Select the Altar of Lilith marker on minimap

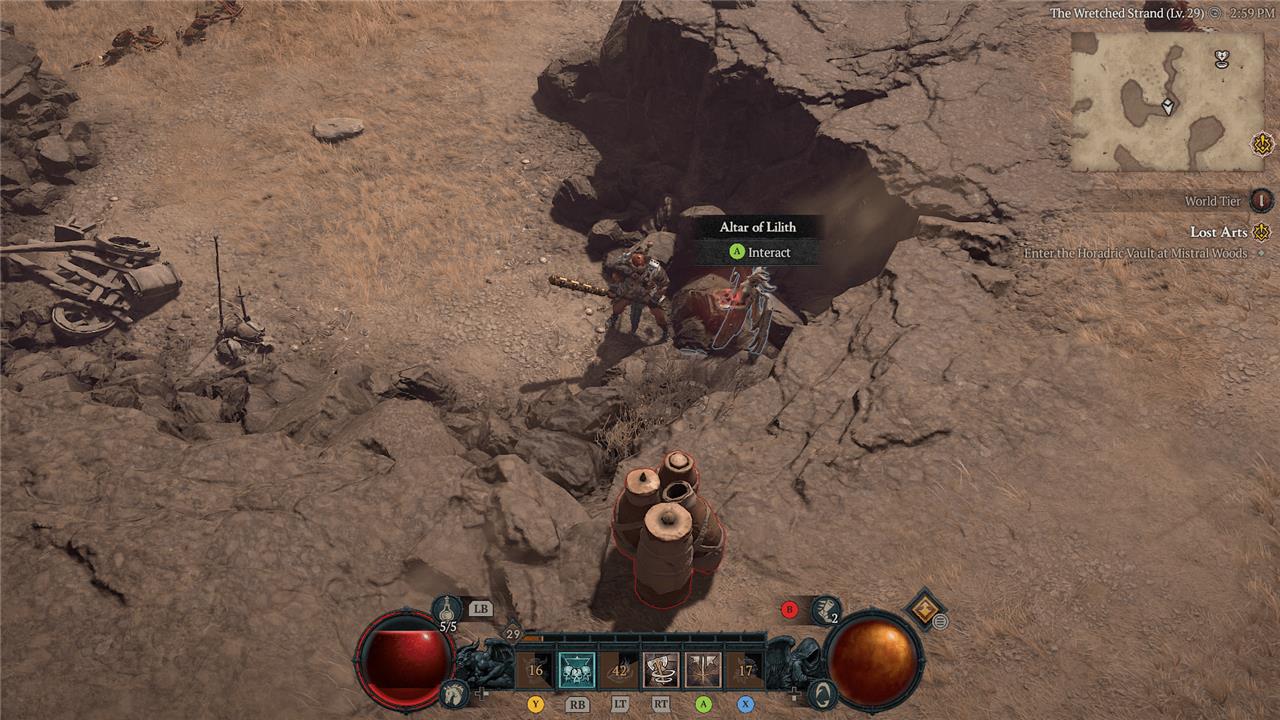1221,59
